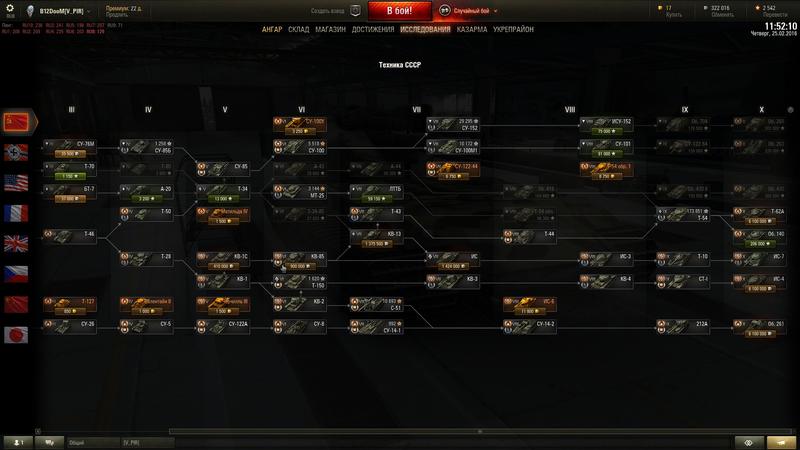Choose the USA nation flag
800x450 pixels.
[19, 182]
